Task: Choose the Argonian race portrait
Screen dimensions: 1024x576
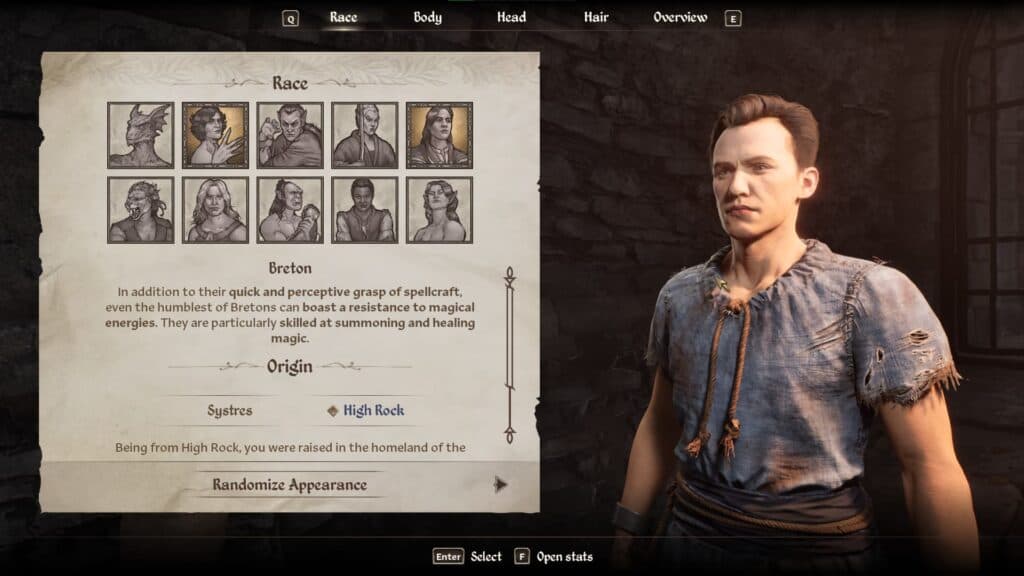Action: pyautogui.click(x=140, y=135)
